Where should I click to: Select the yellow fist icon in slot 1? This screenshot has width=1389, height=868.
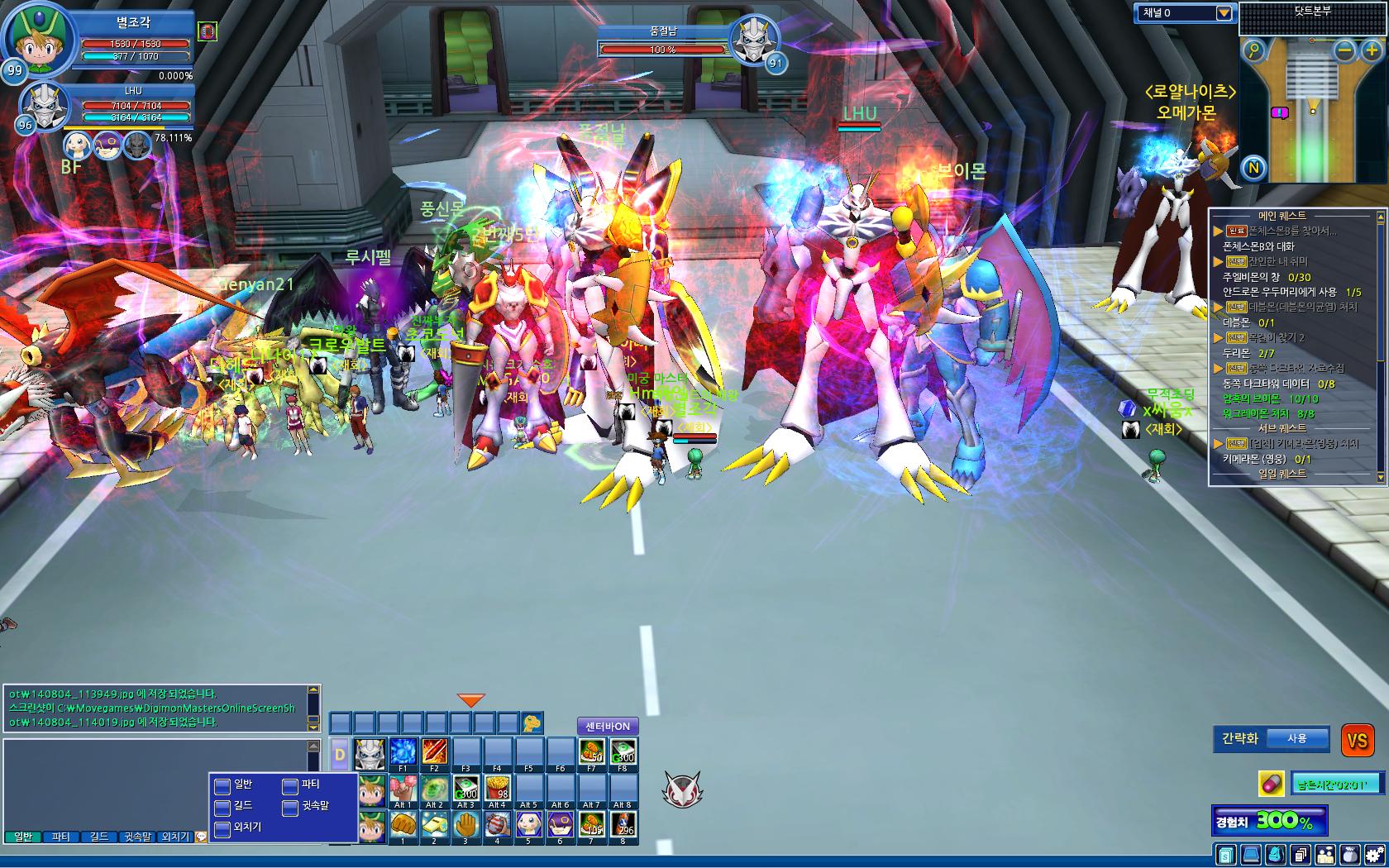point(403,824)
